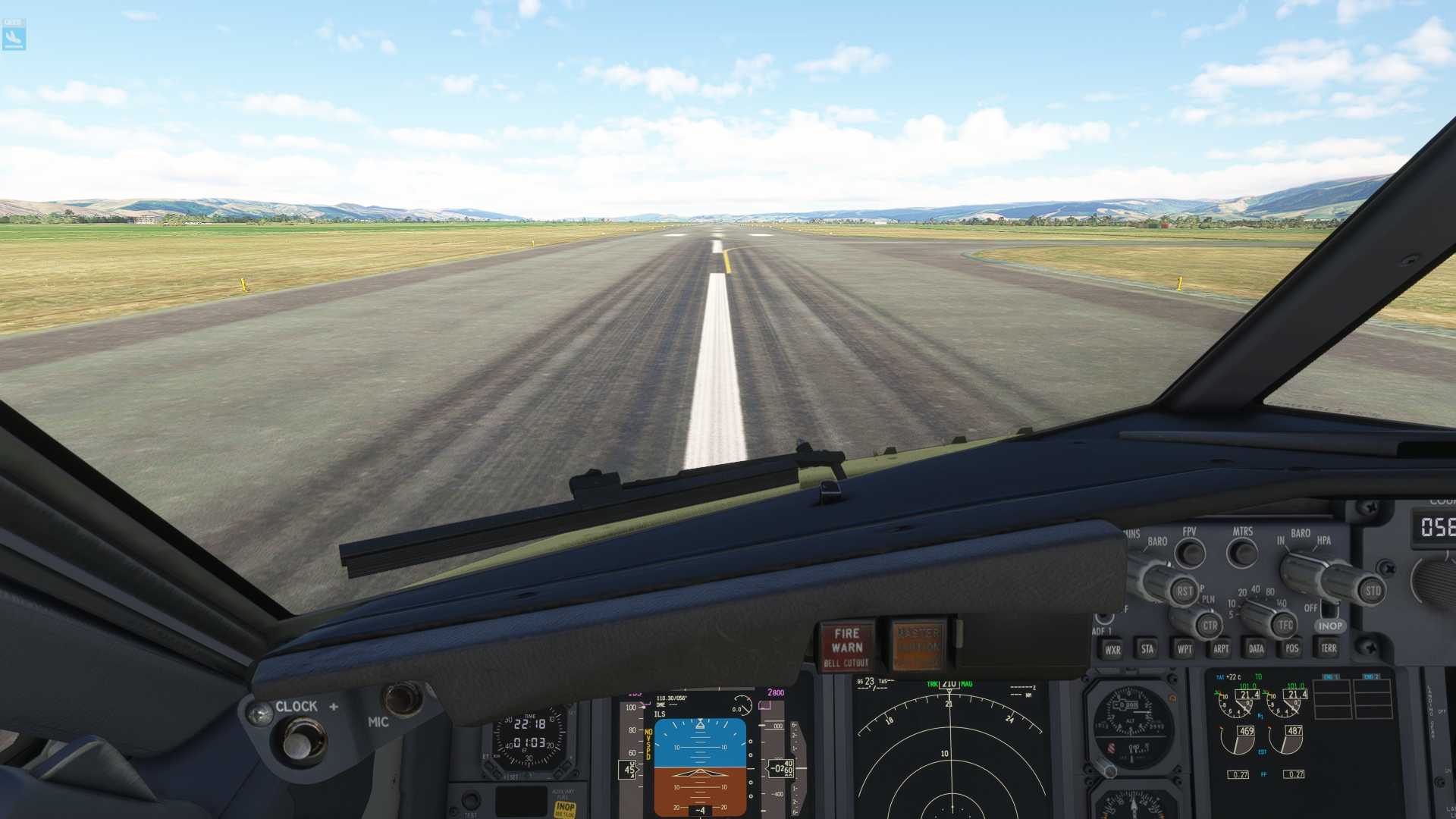Toggle the STA stations display button
This screenshot has width=1456, height=819.
pyautogui.click(x=1147, y=648)
